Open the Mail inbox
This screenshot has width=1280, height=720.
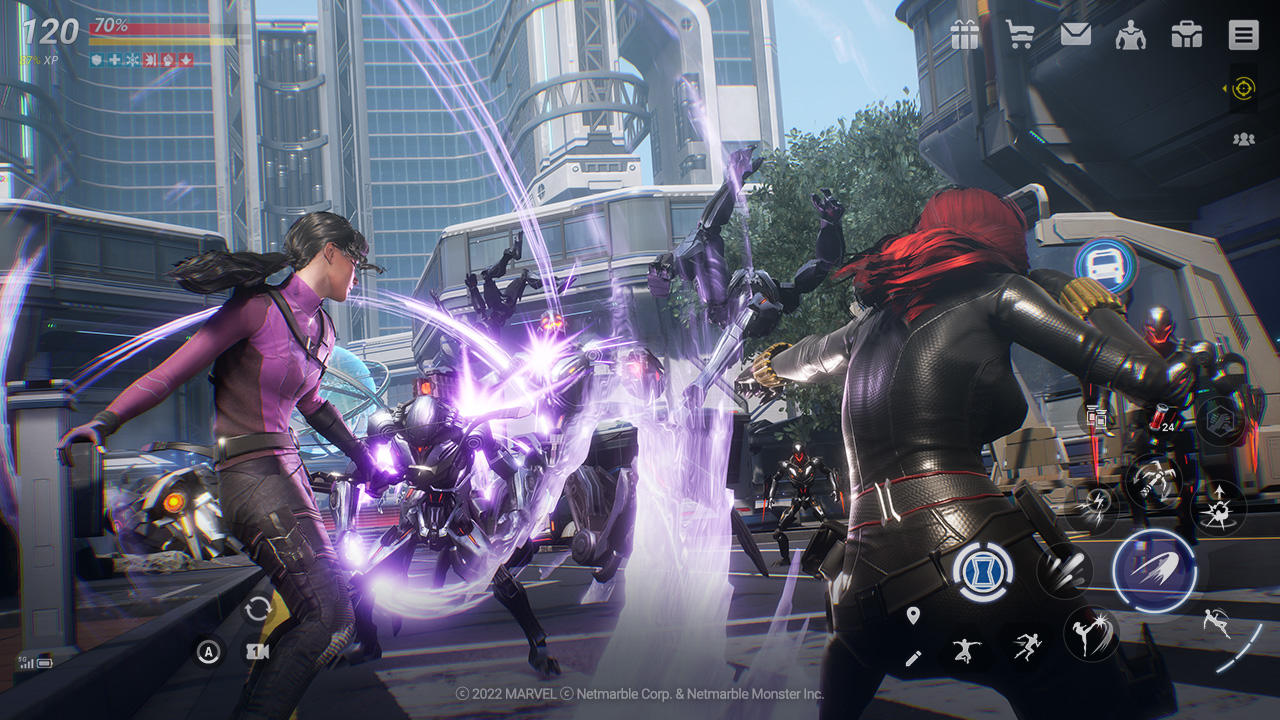(x=1076, y=36)
